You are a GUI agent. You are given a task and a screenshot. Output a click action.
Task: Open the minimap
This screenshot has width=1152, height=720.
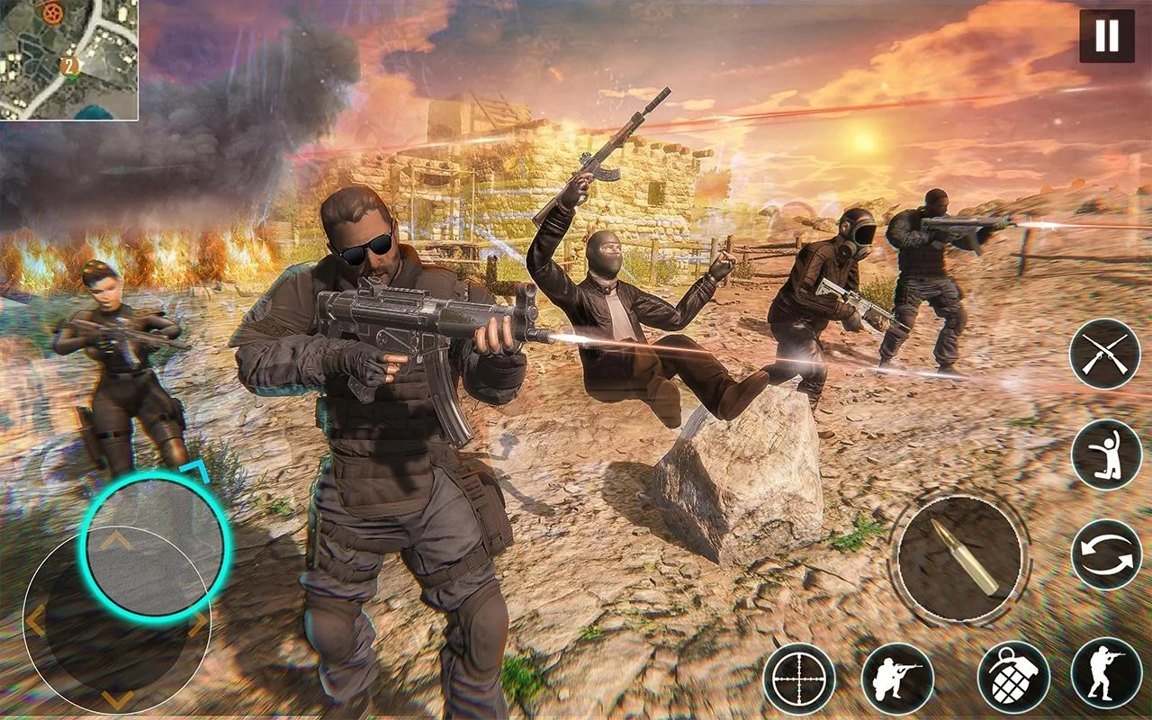pos(69,60)
